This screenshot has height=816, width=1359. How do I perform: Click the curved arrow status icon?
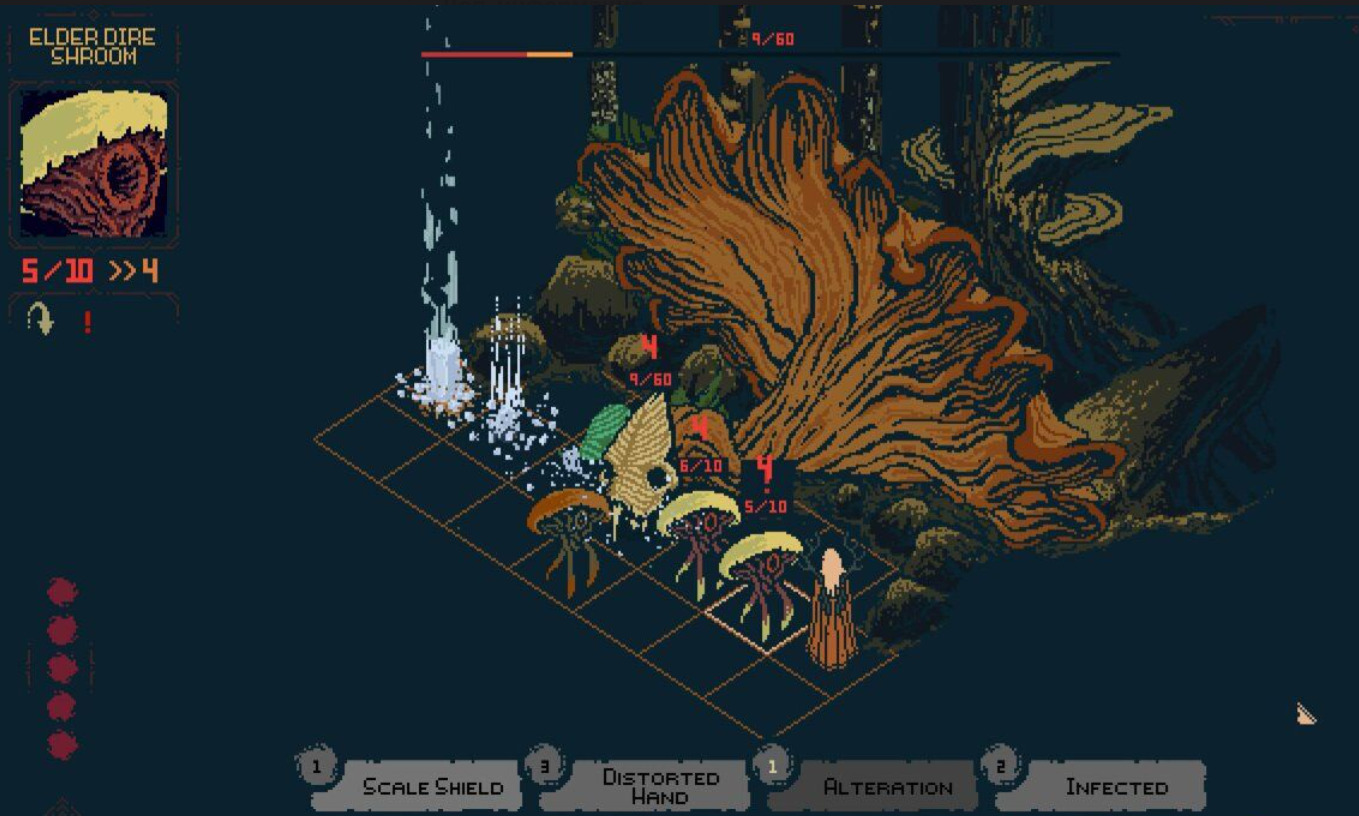pyautogui.click(x=42, y=320)
